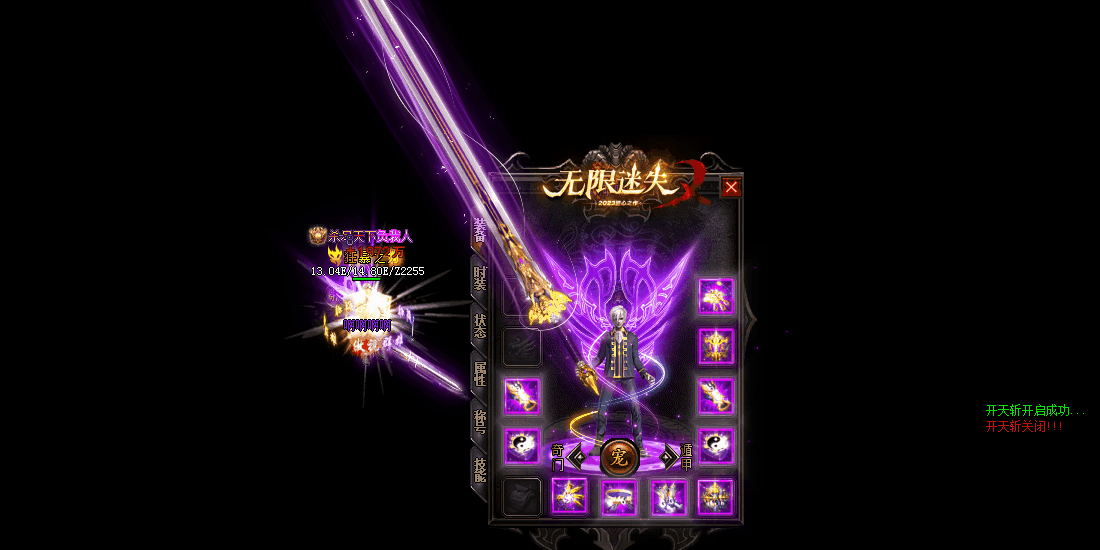The image size is (1100, 550).
Task: Switch to the 装备 tab
Action: coord(480,230)
